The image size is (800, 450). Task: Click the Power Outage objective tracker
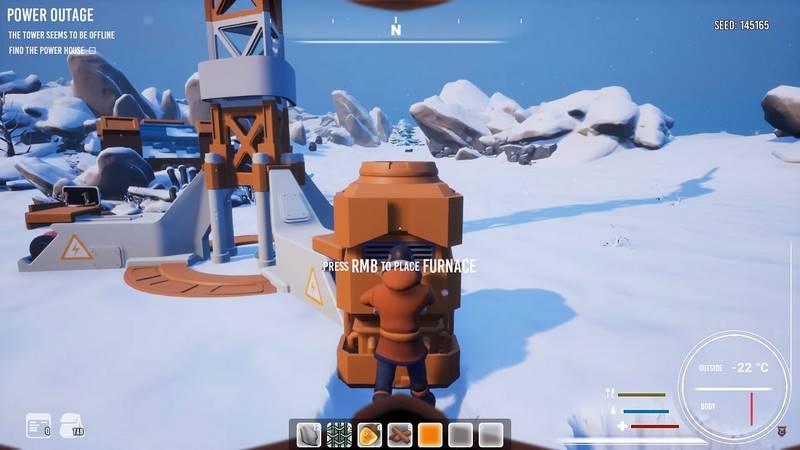point(51,16)
